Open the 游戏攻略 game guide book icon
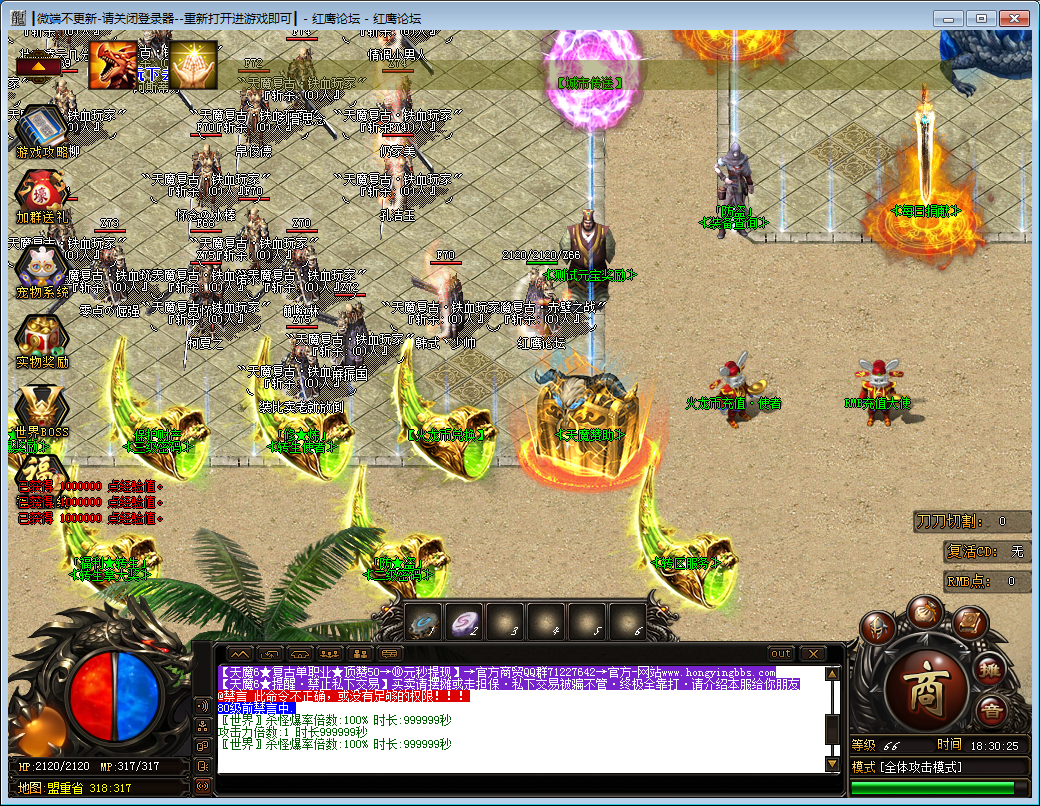The image size is (1040, 806). click(40, 129)
